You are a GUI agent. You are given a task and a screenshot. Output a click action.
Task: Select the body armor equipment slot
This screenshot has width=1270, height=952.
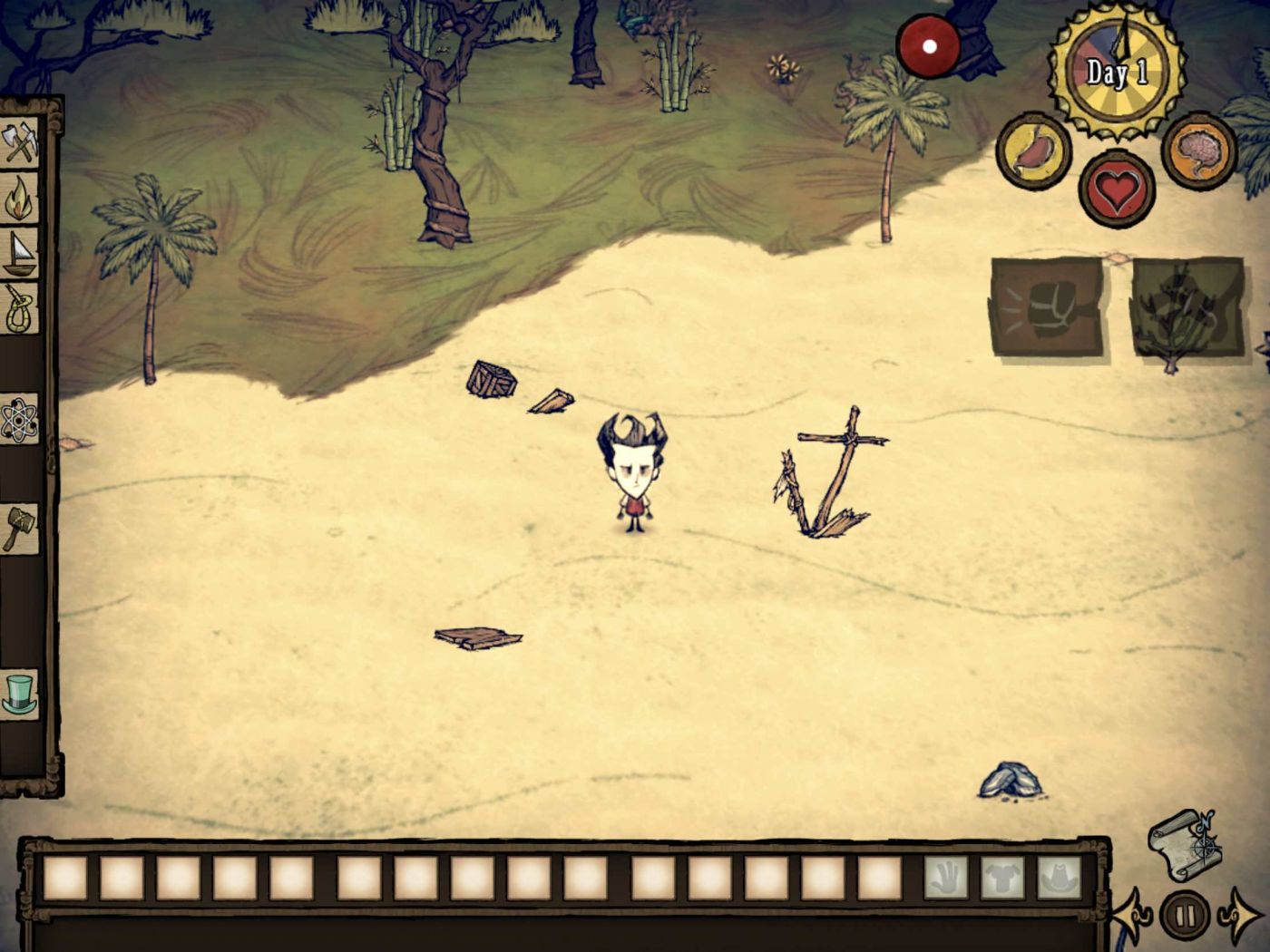point(1003,879)
